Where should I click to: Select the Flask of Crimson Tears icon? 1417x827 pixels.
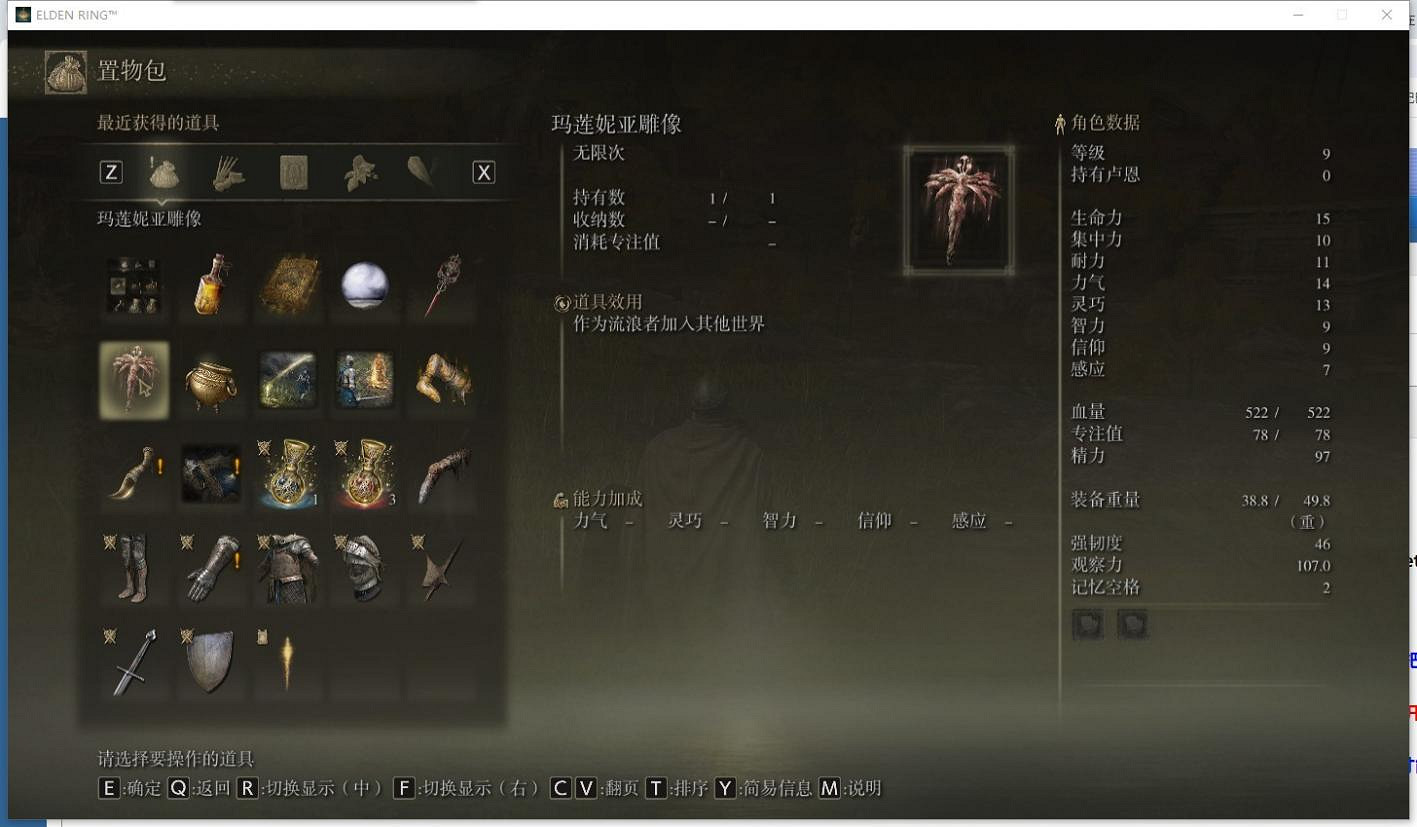[x=365, y=474]
